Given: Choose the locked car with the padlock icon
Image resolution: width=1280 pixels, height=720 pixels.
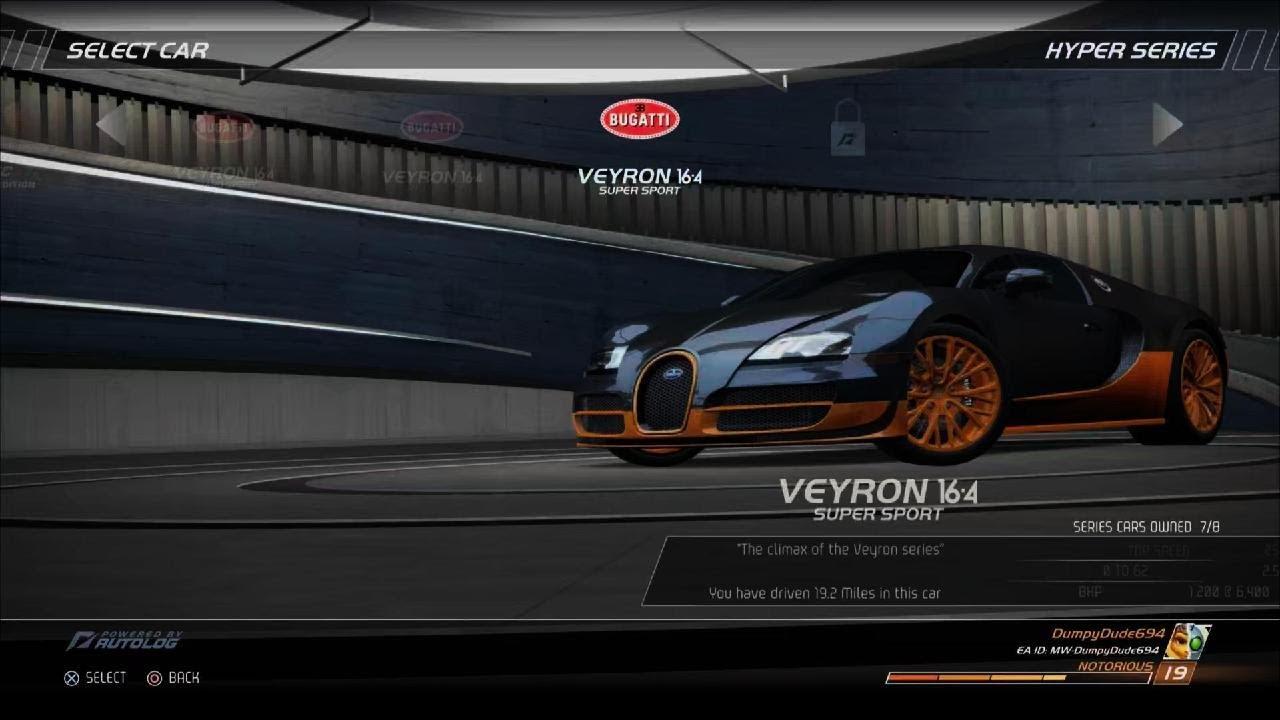Looking at the screenshot, I should pyautogui.click(x=847, y=127).
